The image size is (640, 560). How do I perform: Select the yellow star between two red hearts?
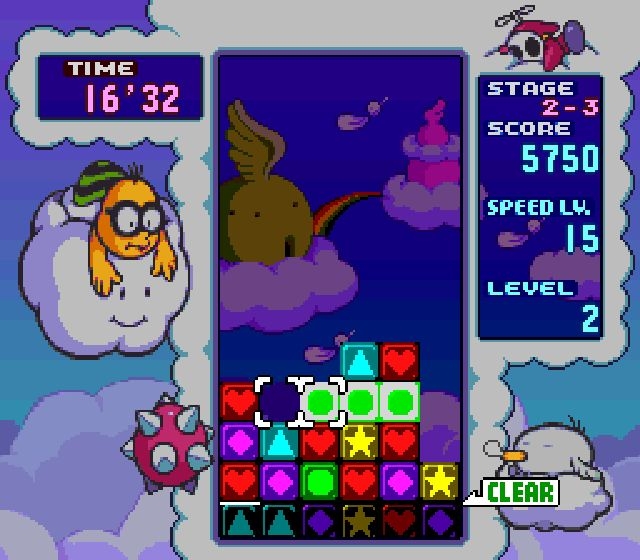[x=360, y=441]
